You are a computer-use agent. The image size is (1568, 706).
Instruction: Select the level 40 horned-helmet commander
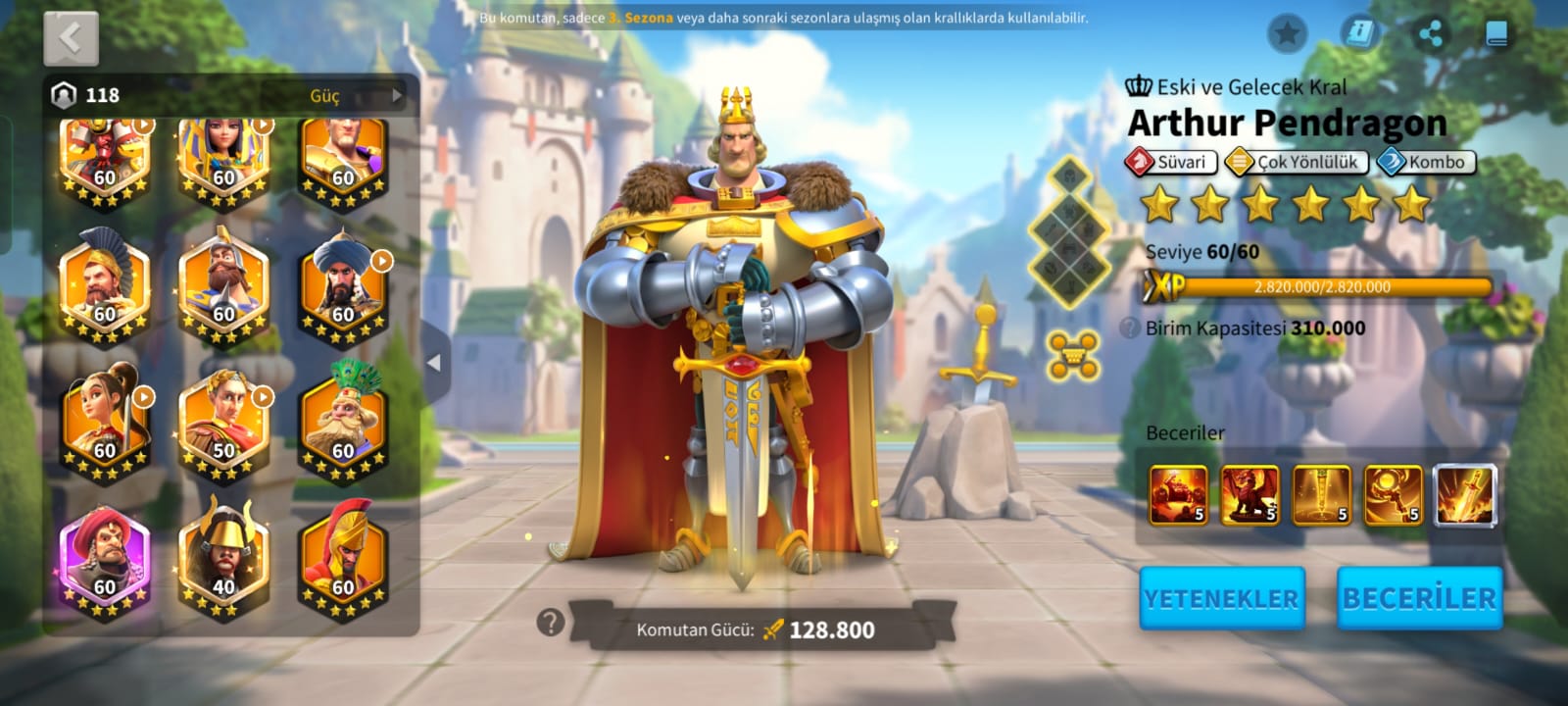coord(223,558)
